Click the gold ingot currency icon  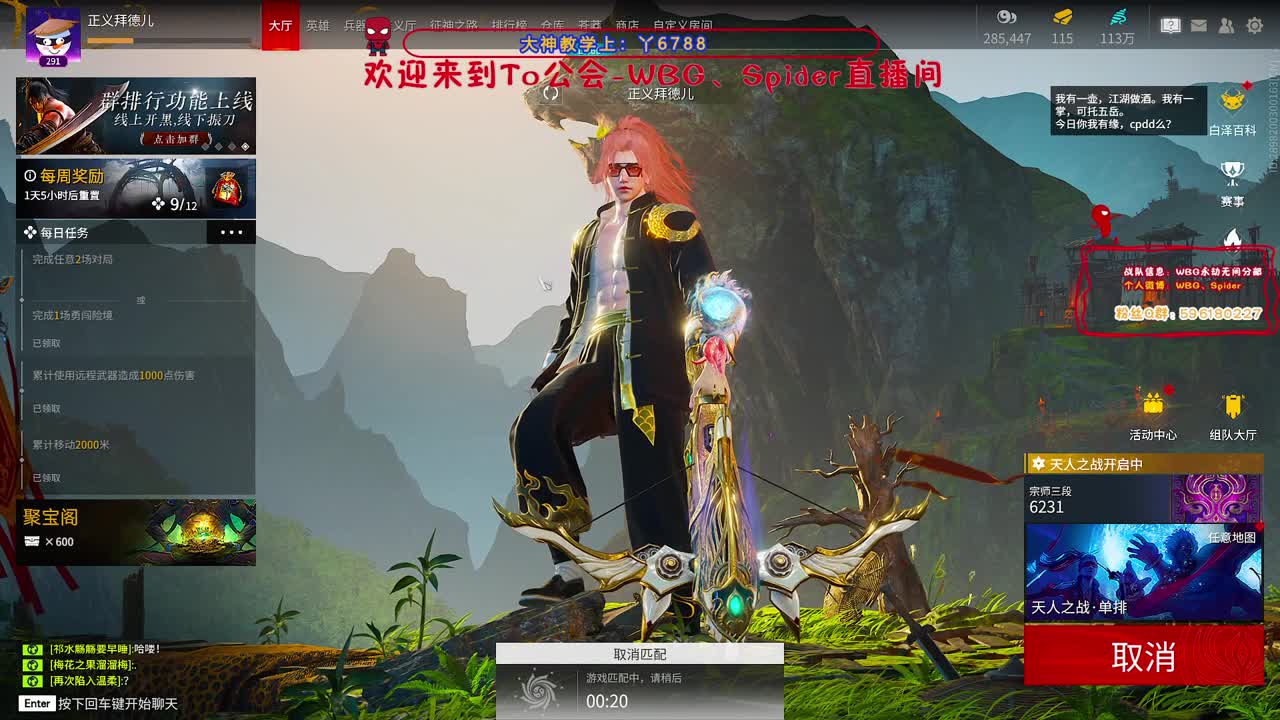[1062, 16]
